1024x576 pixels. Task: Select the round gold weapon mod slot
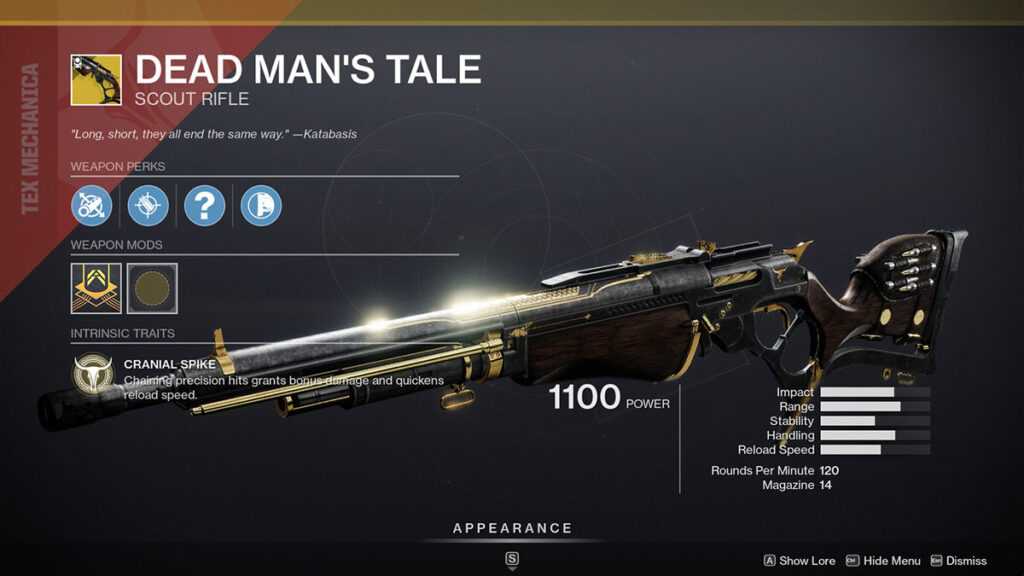click(152, 288)
